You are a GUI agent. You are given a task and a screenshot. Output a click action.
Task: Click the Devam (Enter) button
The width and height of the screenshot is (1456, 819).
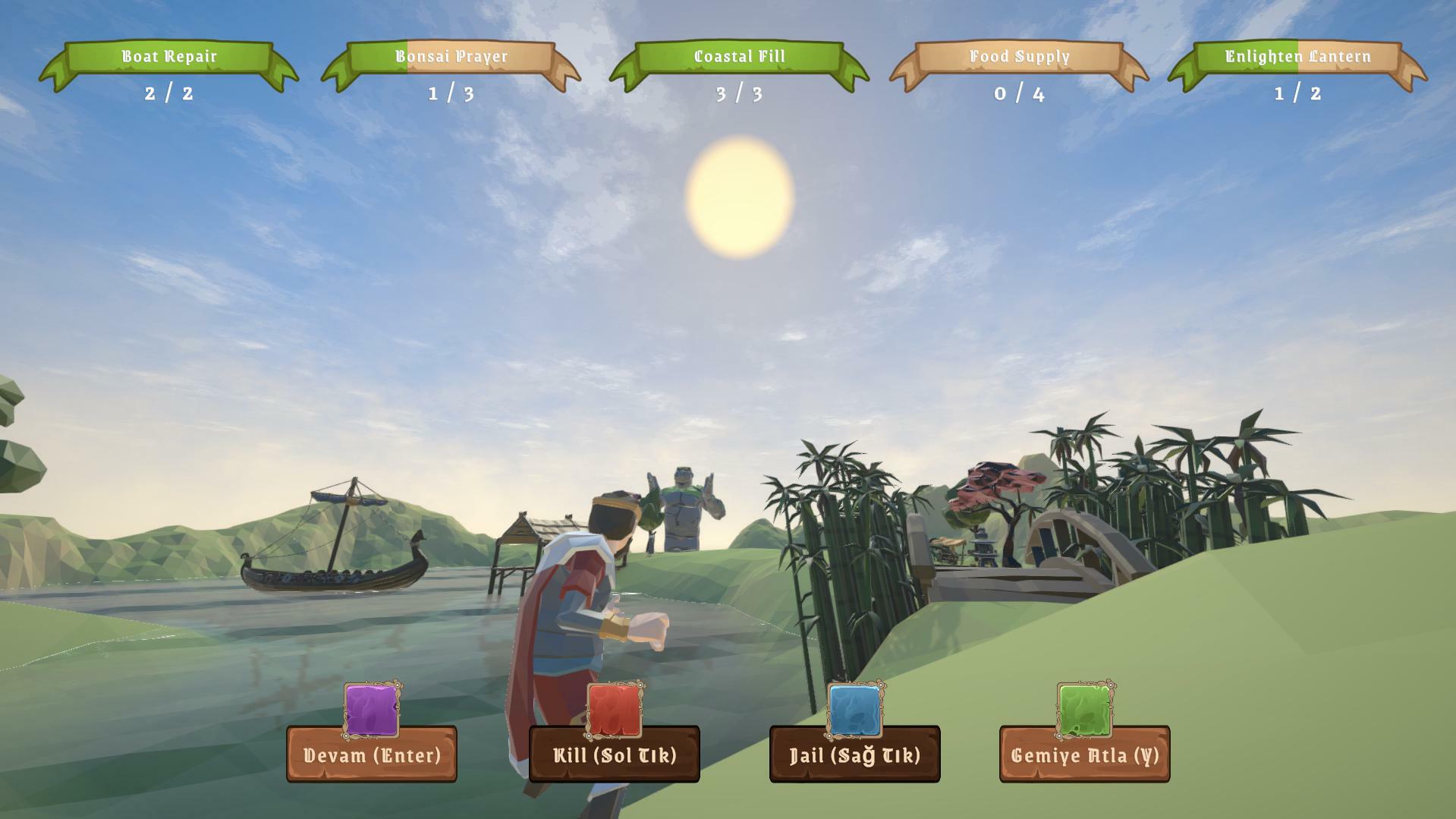(372, 755)
